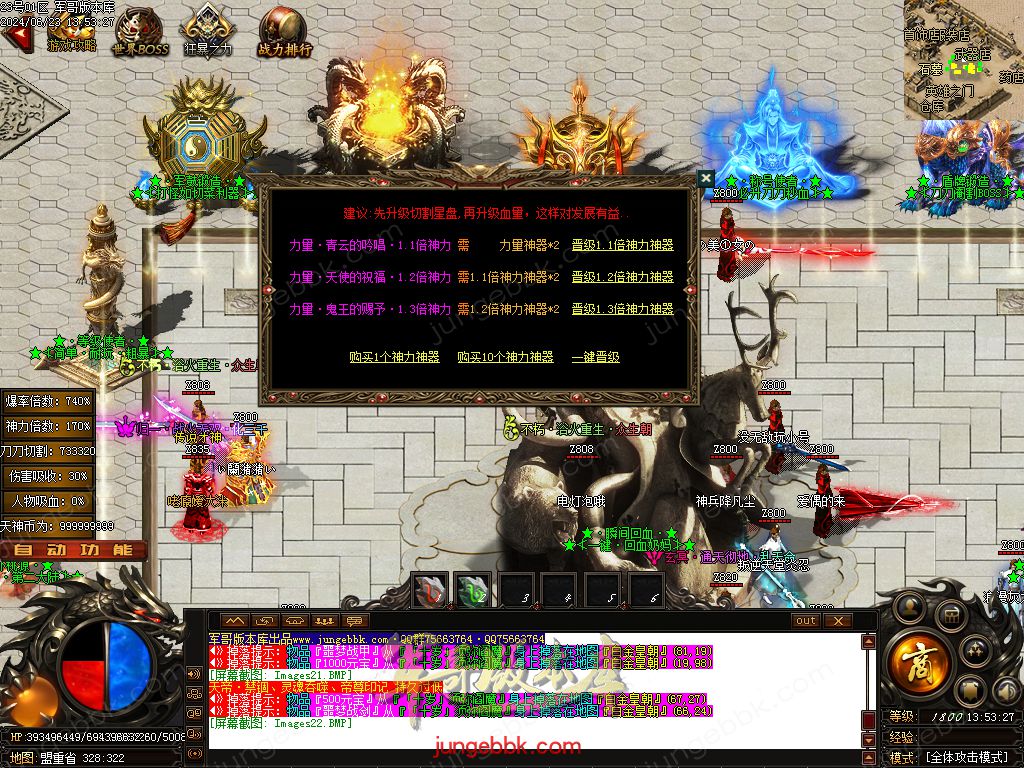The image size is (1024, 768).
Task: Open the bag chest round button
Action: click(x=950, y=613)
